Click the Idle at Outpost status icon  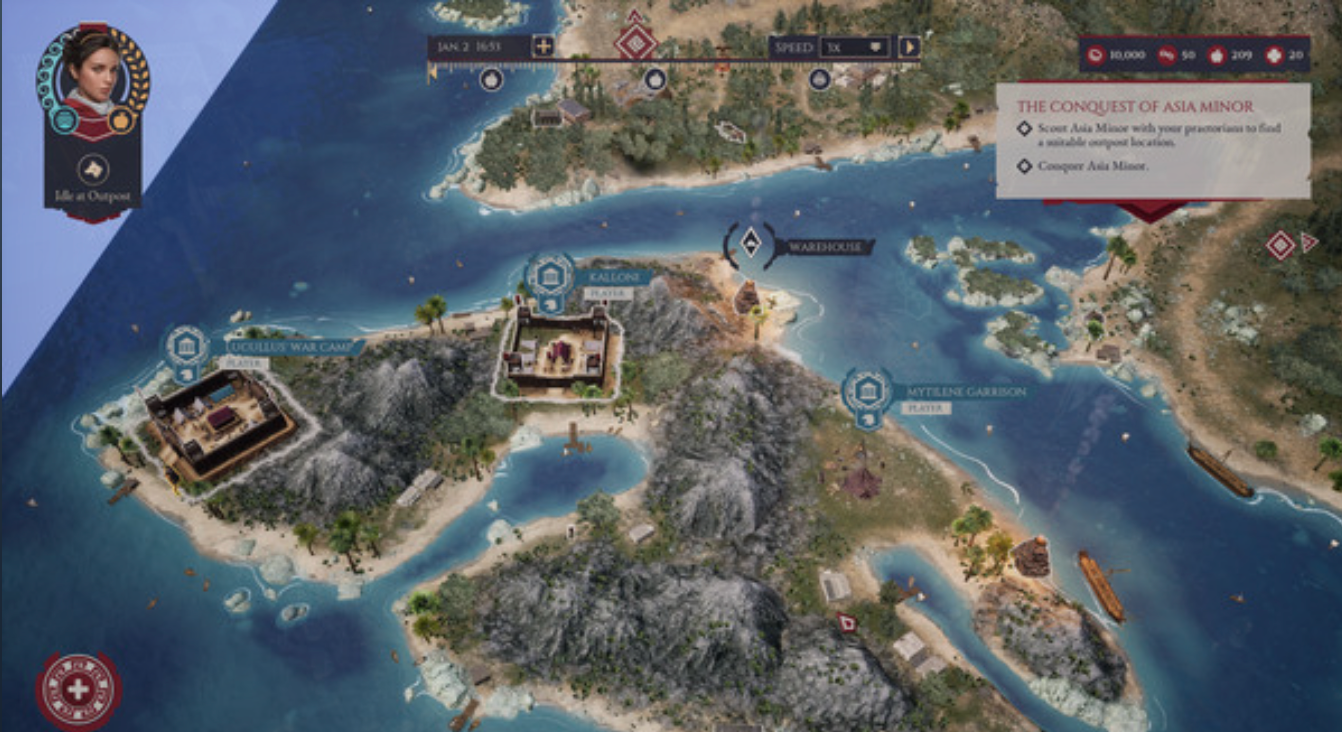pos(92,169)
